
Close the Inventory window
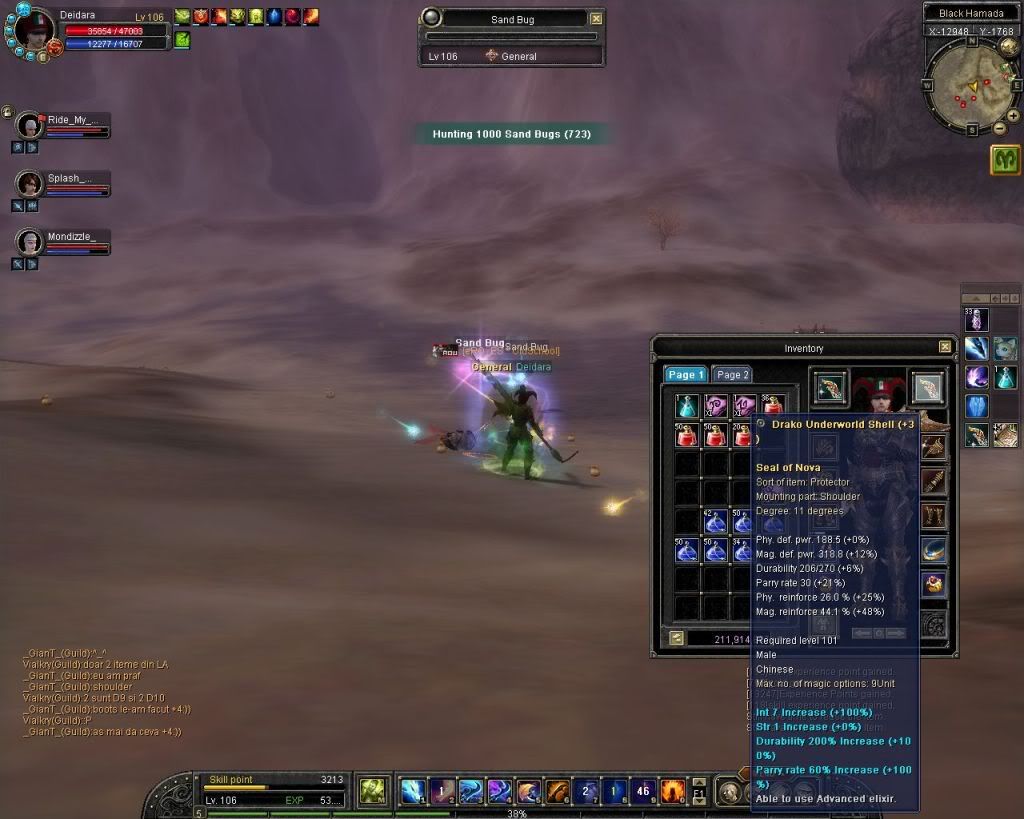click(945, 347)
